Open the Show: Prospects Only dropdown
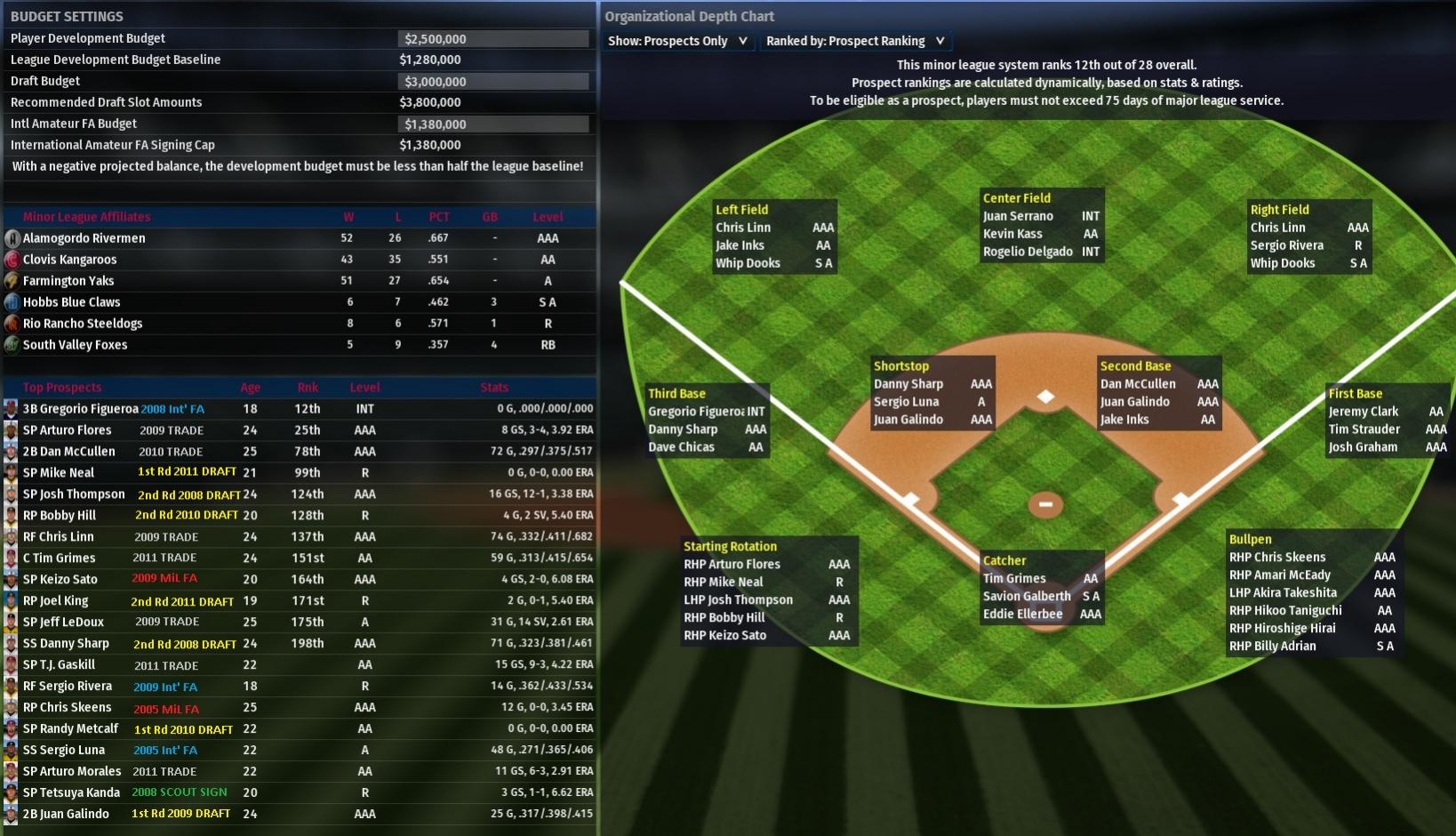 [678, 41]
